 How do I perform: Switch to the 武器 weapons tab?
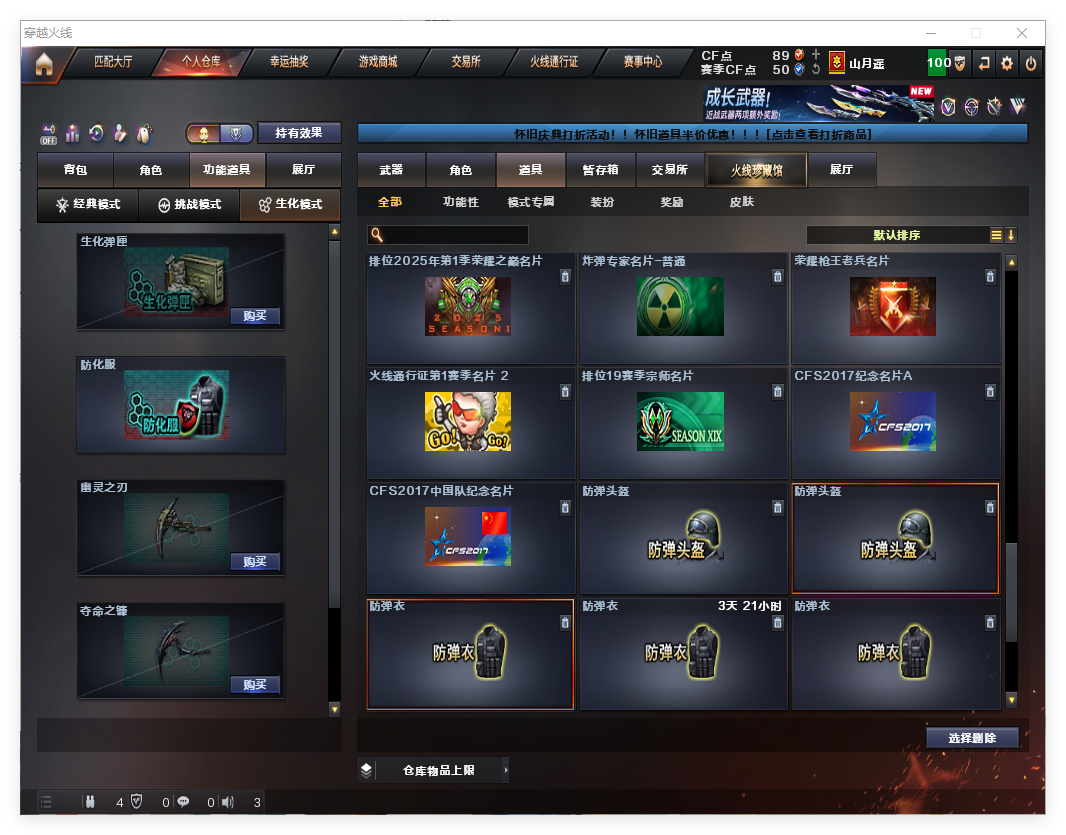coord(391,170)
